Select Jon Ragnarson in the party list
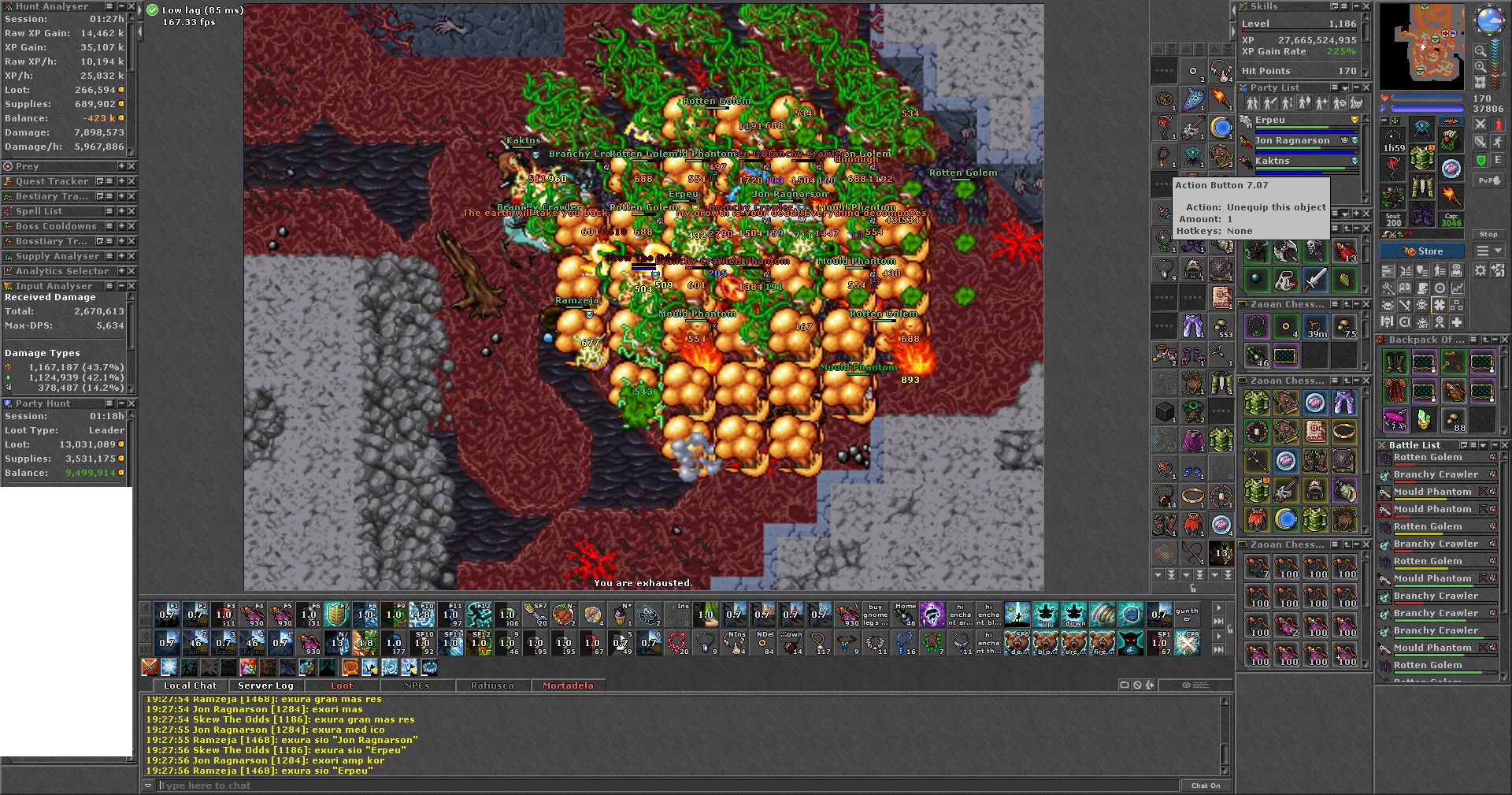This screenshot has width=1512, height=795. tap(1291, 140)
